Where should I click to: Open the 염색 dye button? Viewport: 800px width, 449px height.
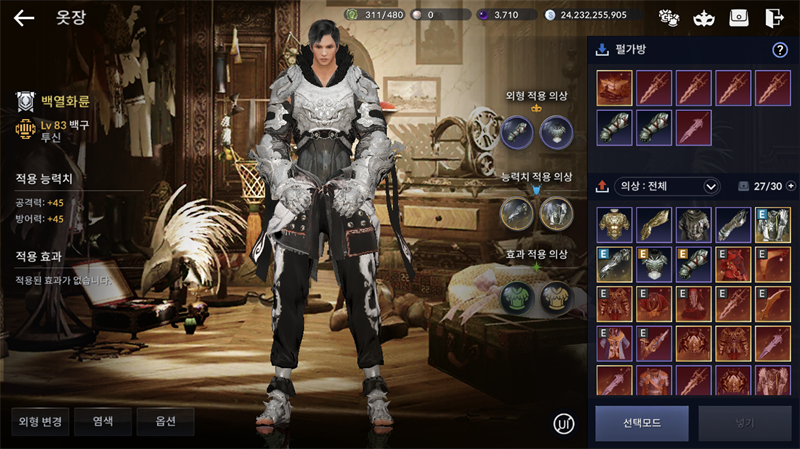[103, 421]
